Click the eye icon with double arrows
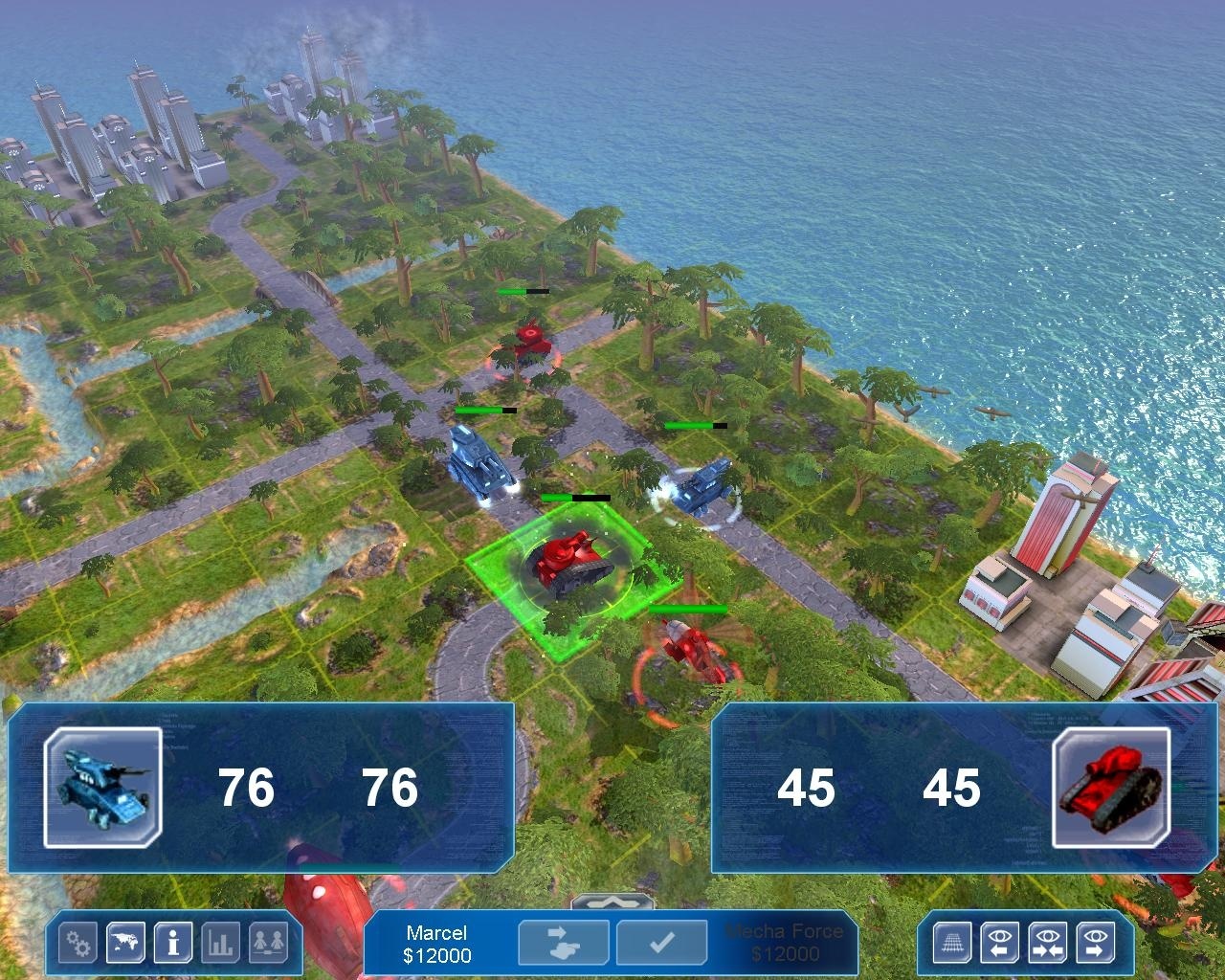This screenshot has height=980, width=1225. (1047, 943)
